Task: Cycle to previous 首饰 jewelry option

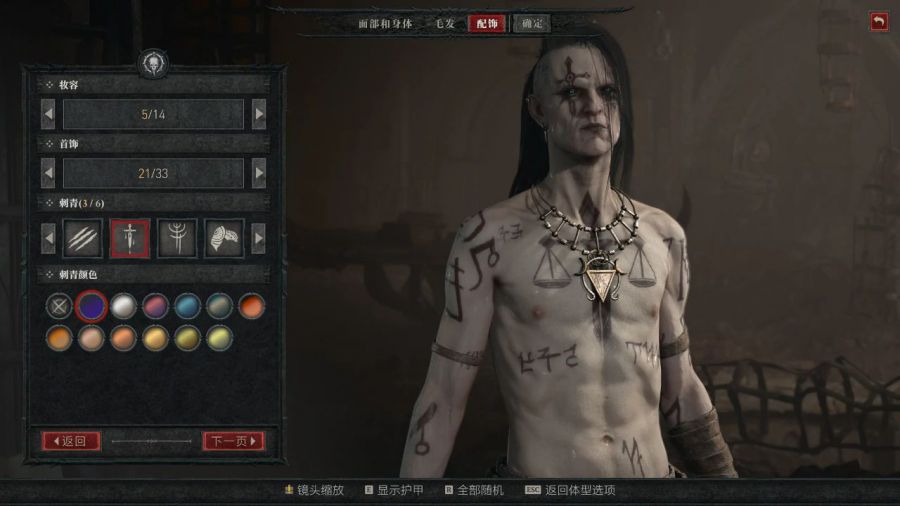Action: point(48,173)
